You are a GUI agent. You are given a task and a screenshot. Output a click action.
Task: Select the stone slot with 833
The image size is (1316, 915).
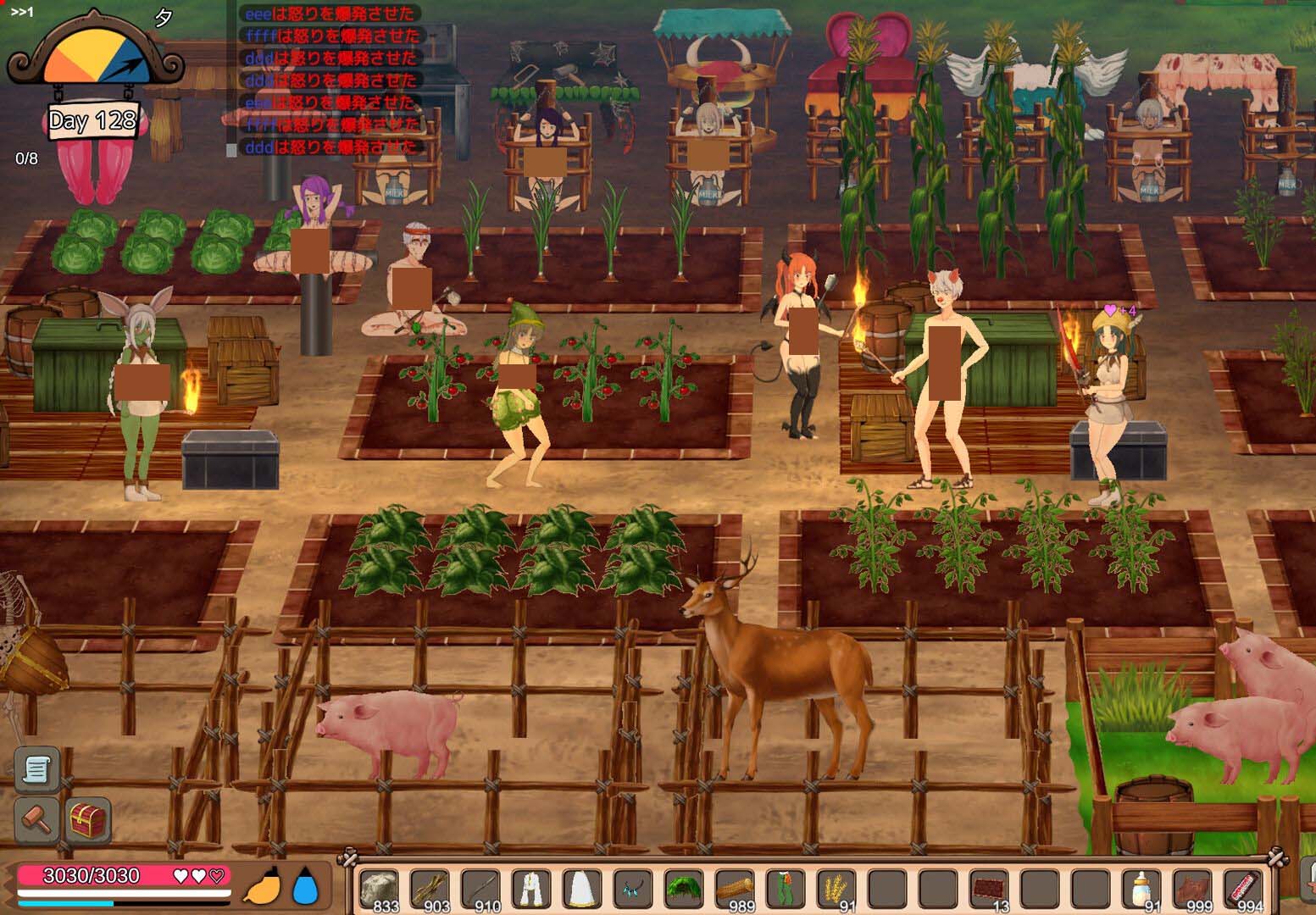380,890
